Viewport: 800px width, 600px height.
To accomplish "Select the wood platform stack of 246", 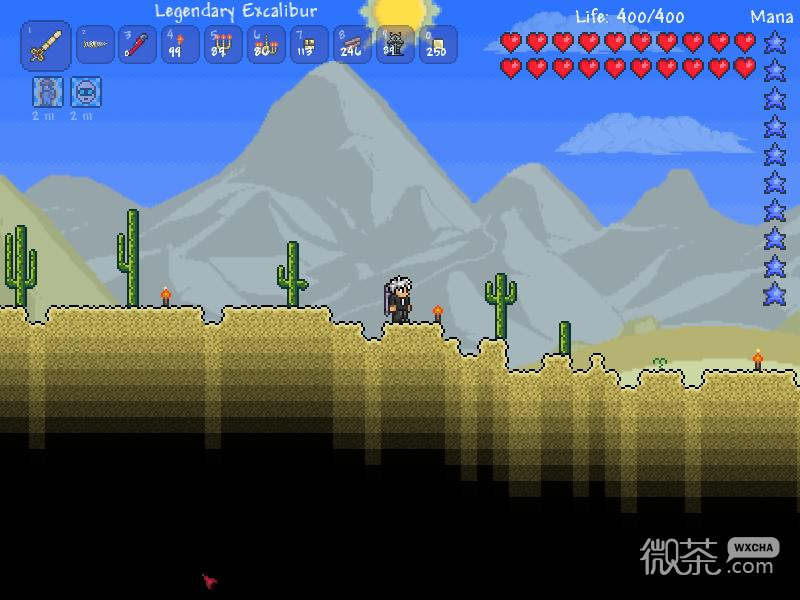I will pyautogui.click(x=352, y=45).
